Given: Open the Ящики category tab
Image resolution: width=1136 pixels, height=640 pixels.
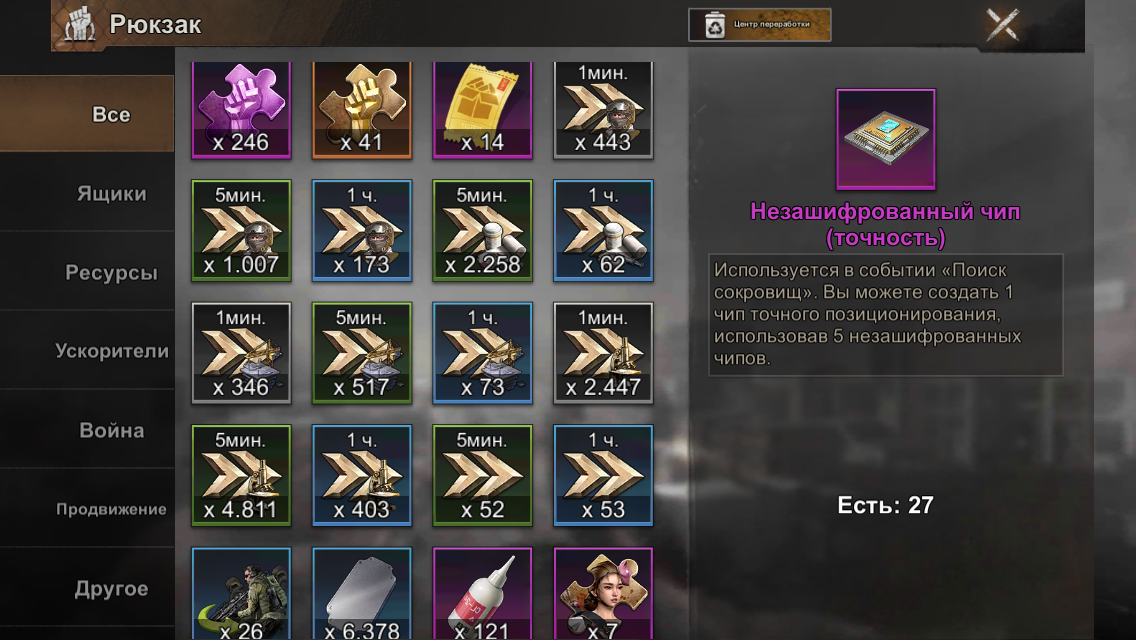Looking at the screenshot, I should (x=111, y=194).
